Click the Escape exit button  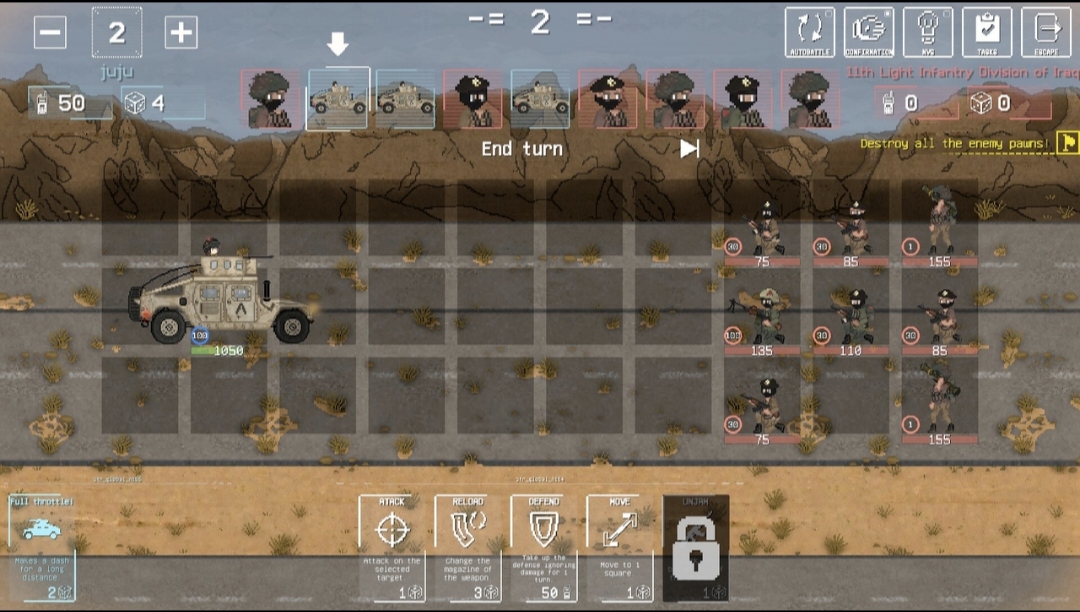coord(1046,32)
